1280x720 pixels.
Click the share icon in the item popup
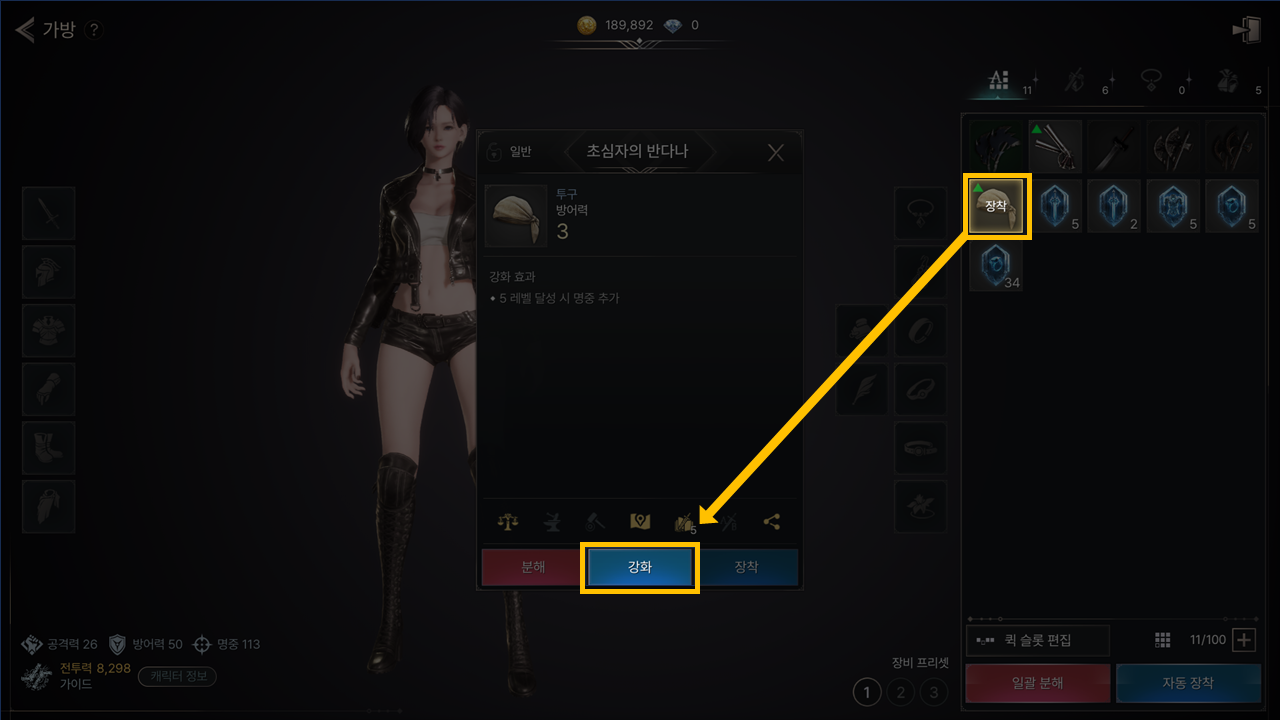771,521
